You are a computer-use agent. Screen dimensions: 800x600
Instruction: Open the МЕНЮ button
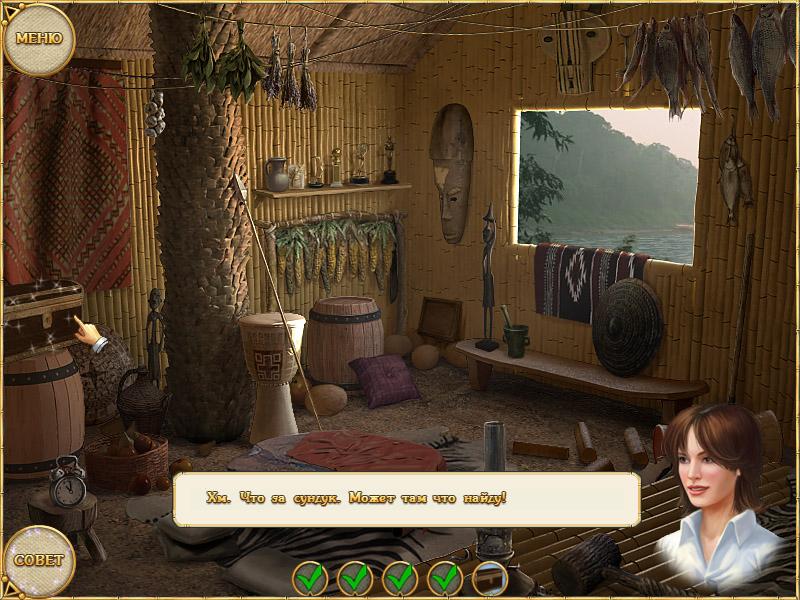pyautogui.click(x=39, y=39)
